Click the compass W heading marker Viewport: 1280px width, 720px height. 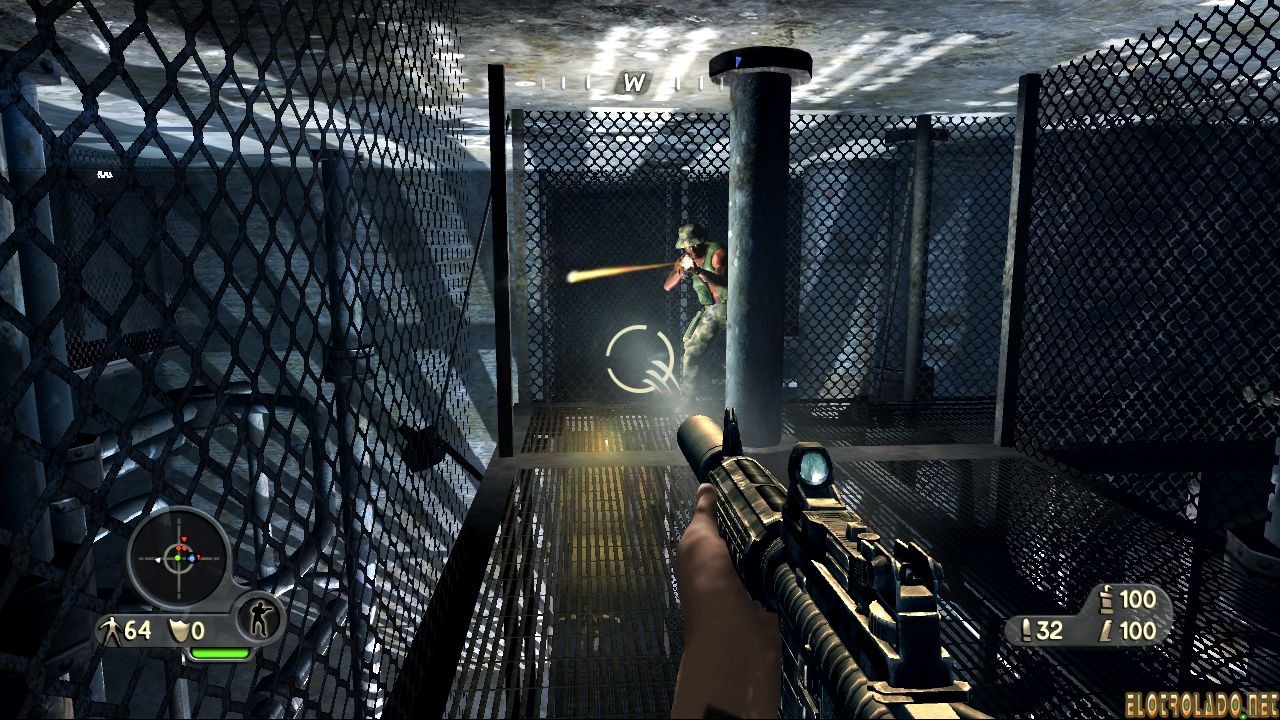633,83
